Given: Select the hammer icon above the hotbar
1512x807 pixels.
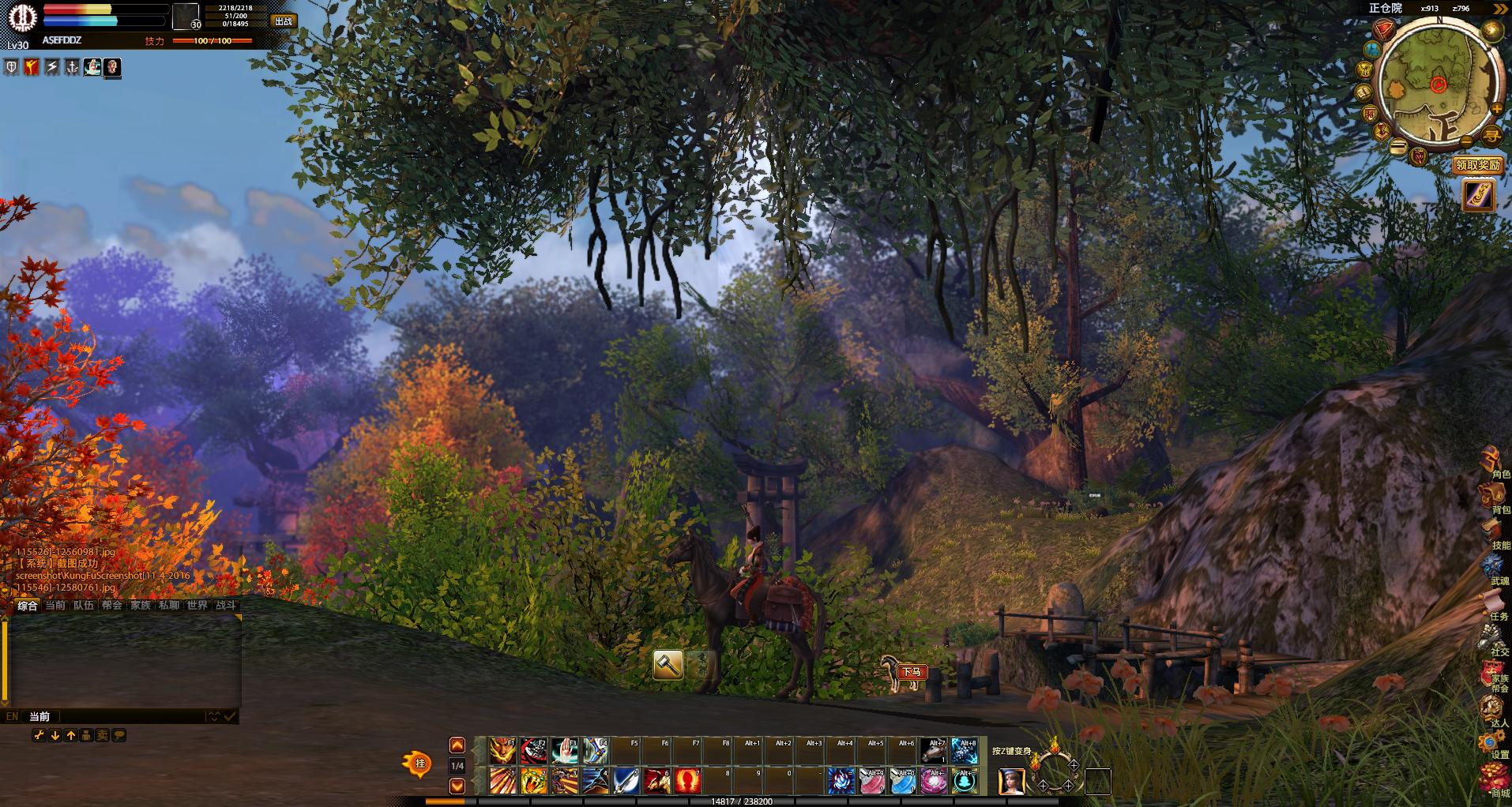Looking at the screenshot, I should pyautogui.click(x=668, y=665).
